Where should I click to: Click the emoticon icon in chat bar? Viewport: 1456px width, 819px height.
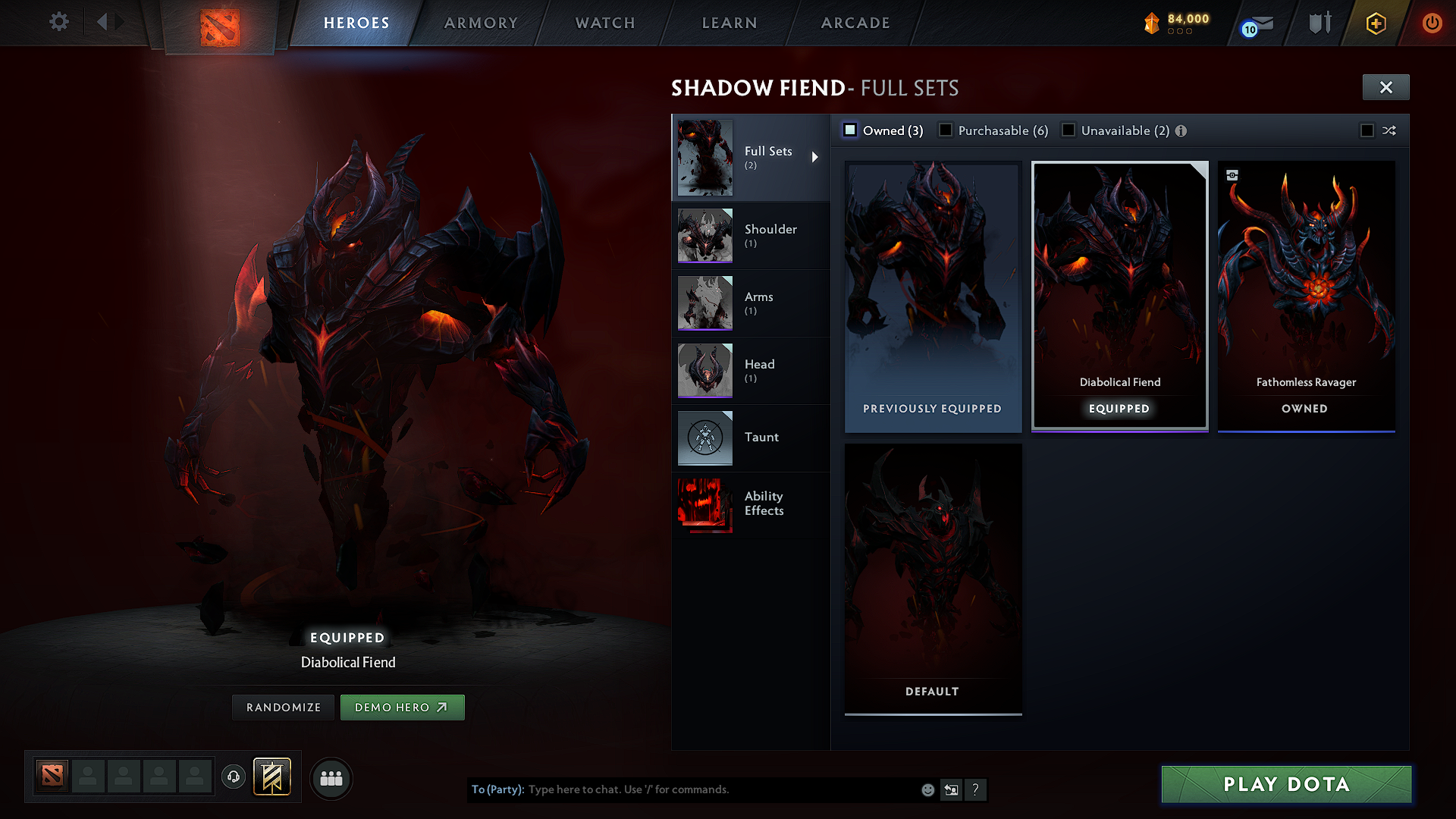927,789
